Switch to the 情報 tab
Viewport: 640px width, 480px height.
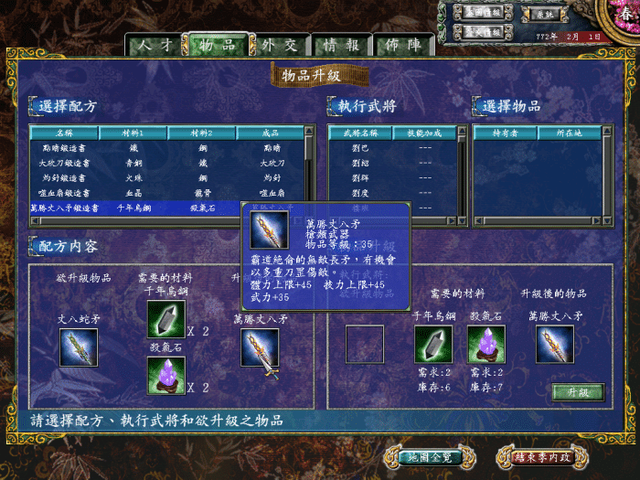coord(341,45)
